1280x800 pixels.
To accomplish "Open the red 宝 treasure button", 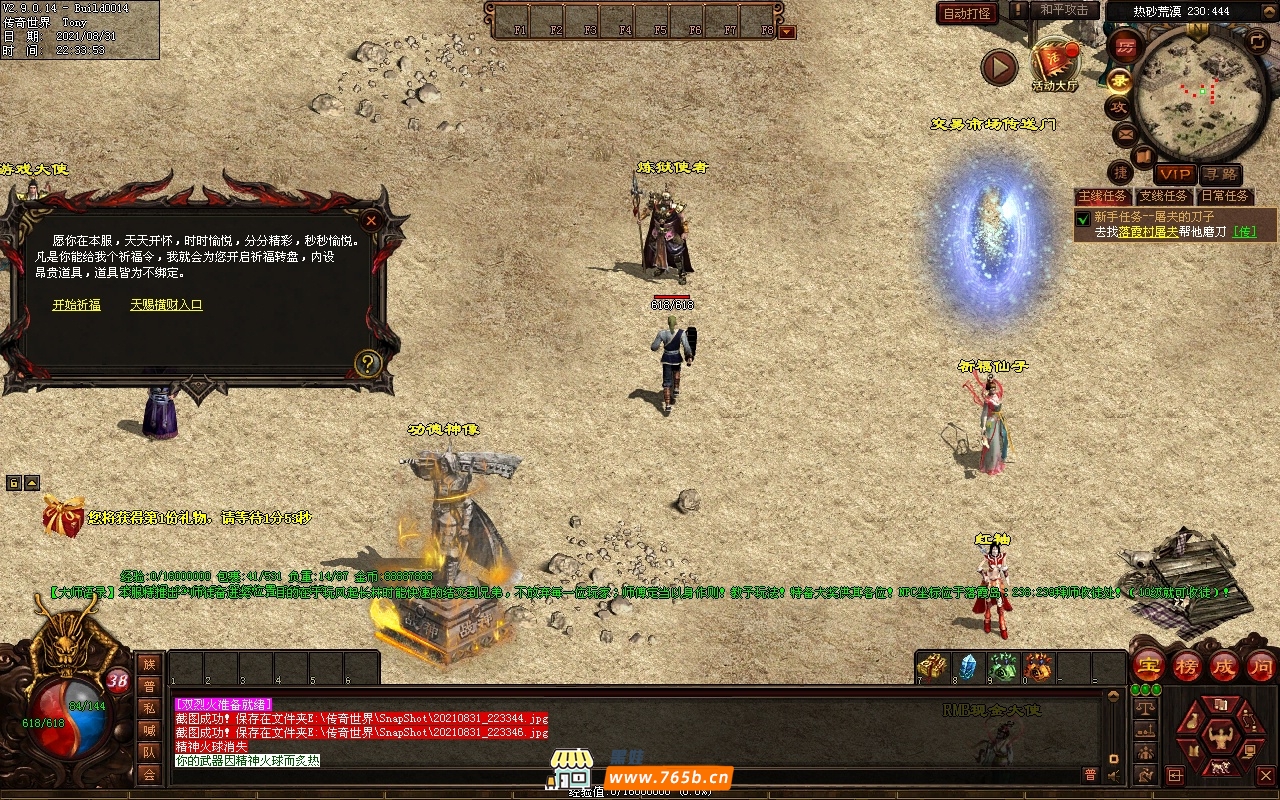I will coord(1149,666).
